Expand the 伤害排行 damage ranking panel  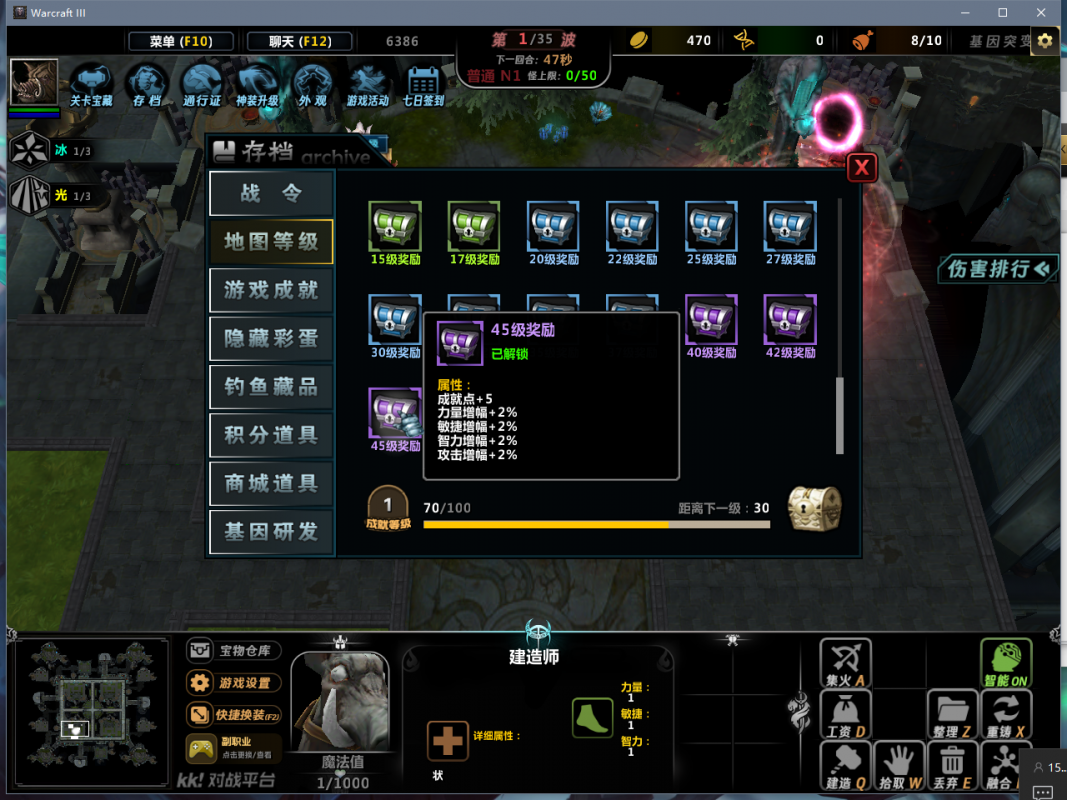click(997, 268)
